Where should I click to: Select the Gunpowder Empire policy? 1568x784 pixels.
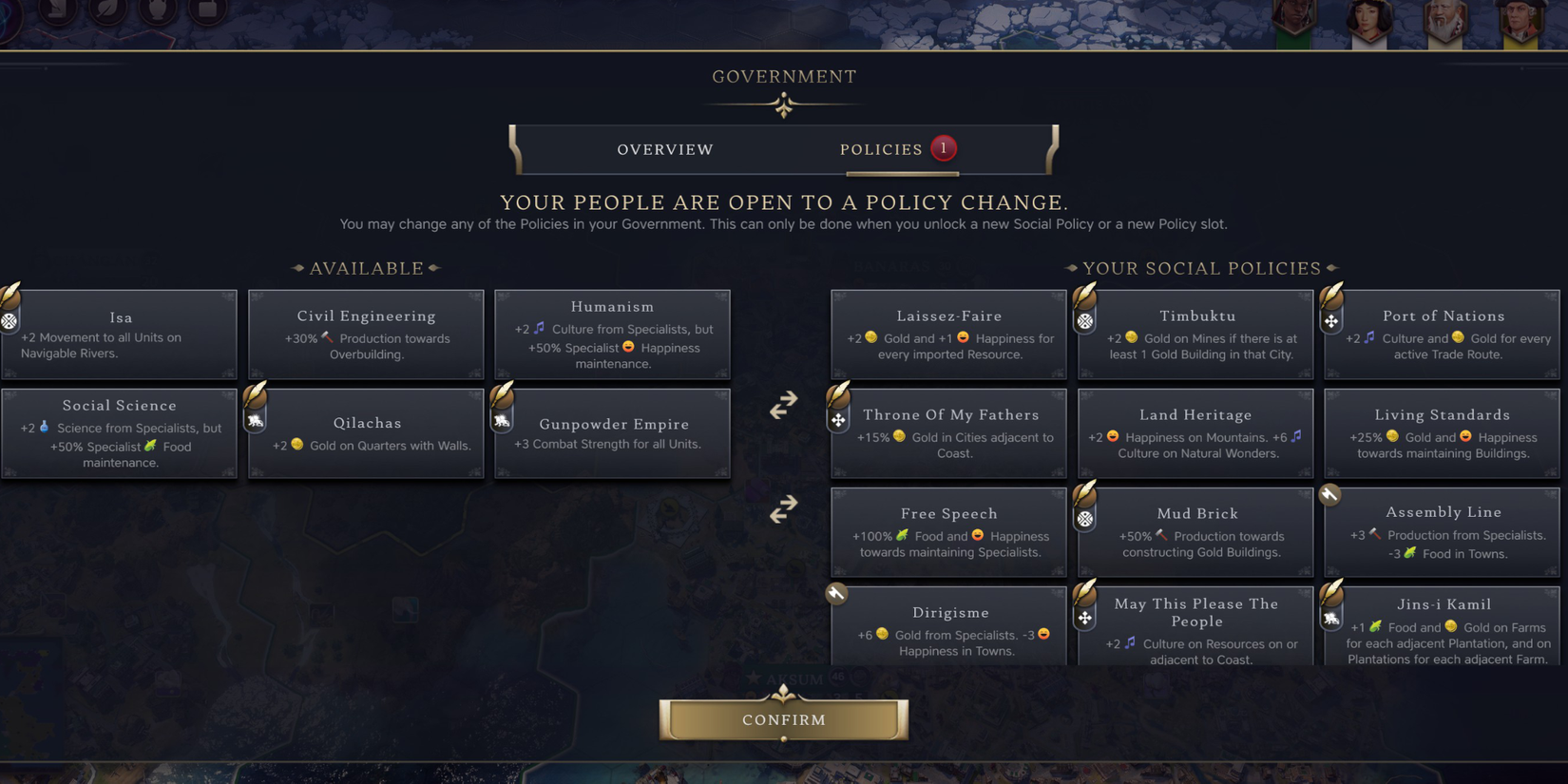click(613, 433)
